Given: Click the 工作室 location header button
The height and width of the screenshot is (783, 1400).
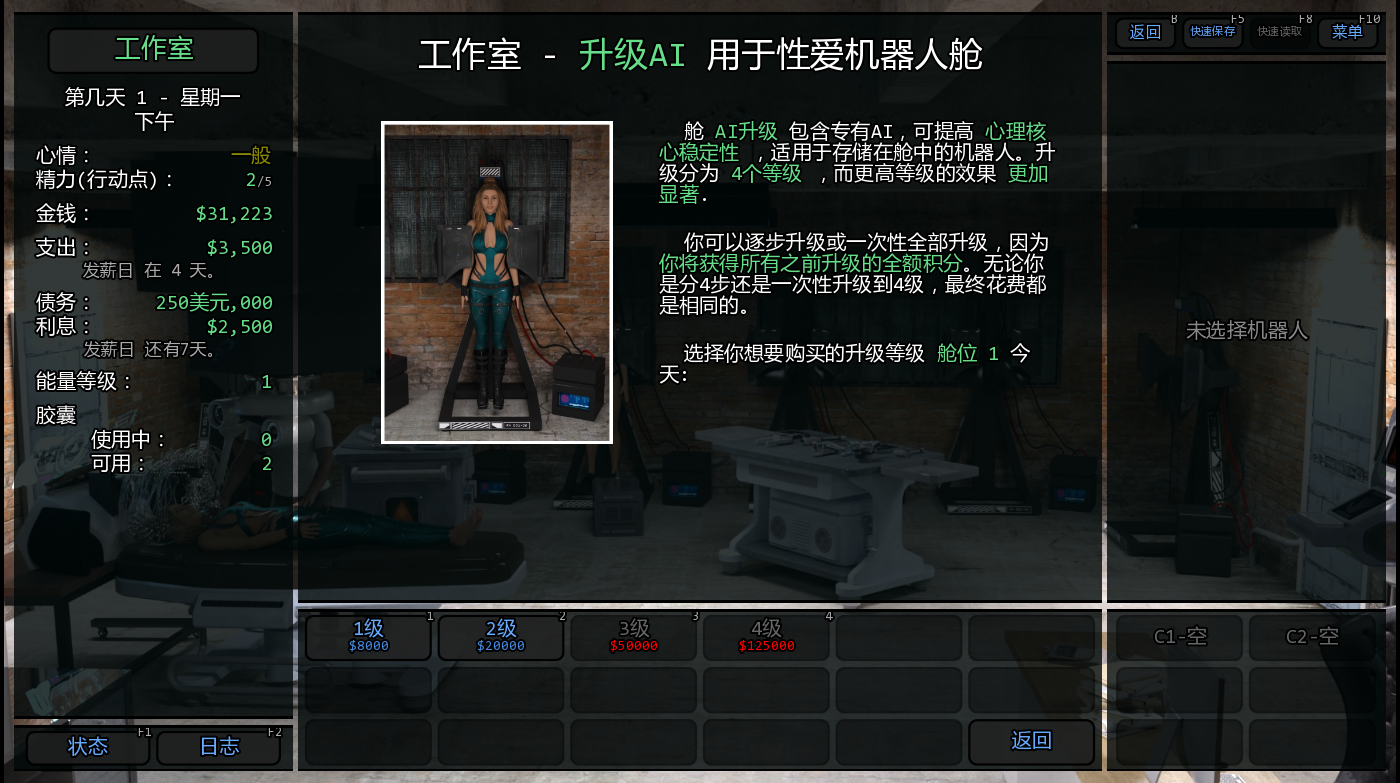Looking at the screenshot, I should [x=153, y=50].
